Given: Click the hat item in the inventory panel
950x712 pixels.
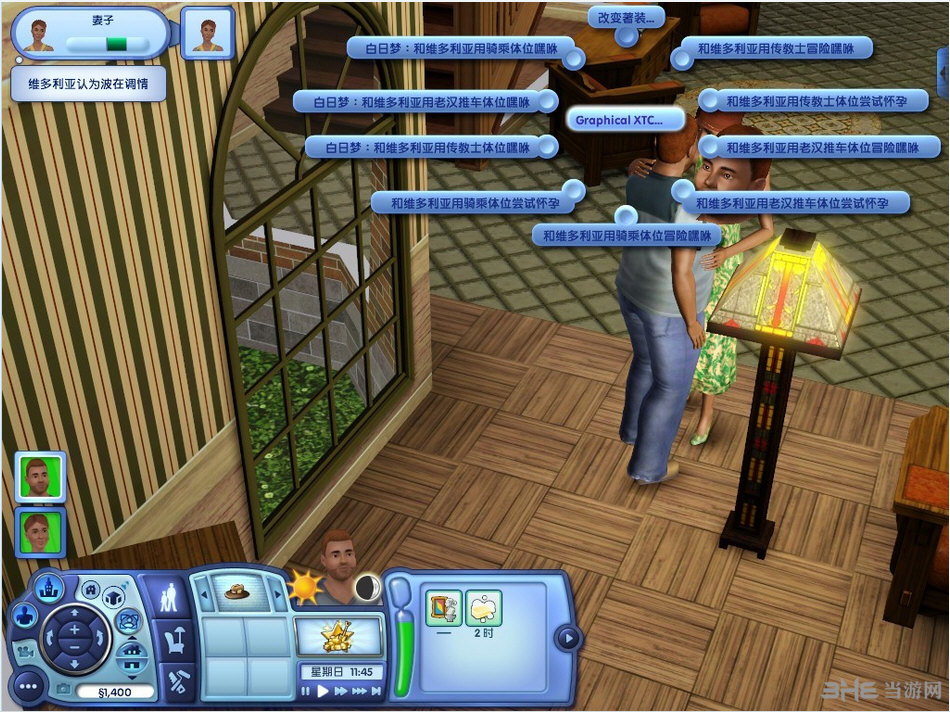Looking at the screenshot, I should point(239,590).
